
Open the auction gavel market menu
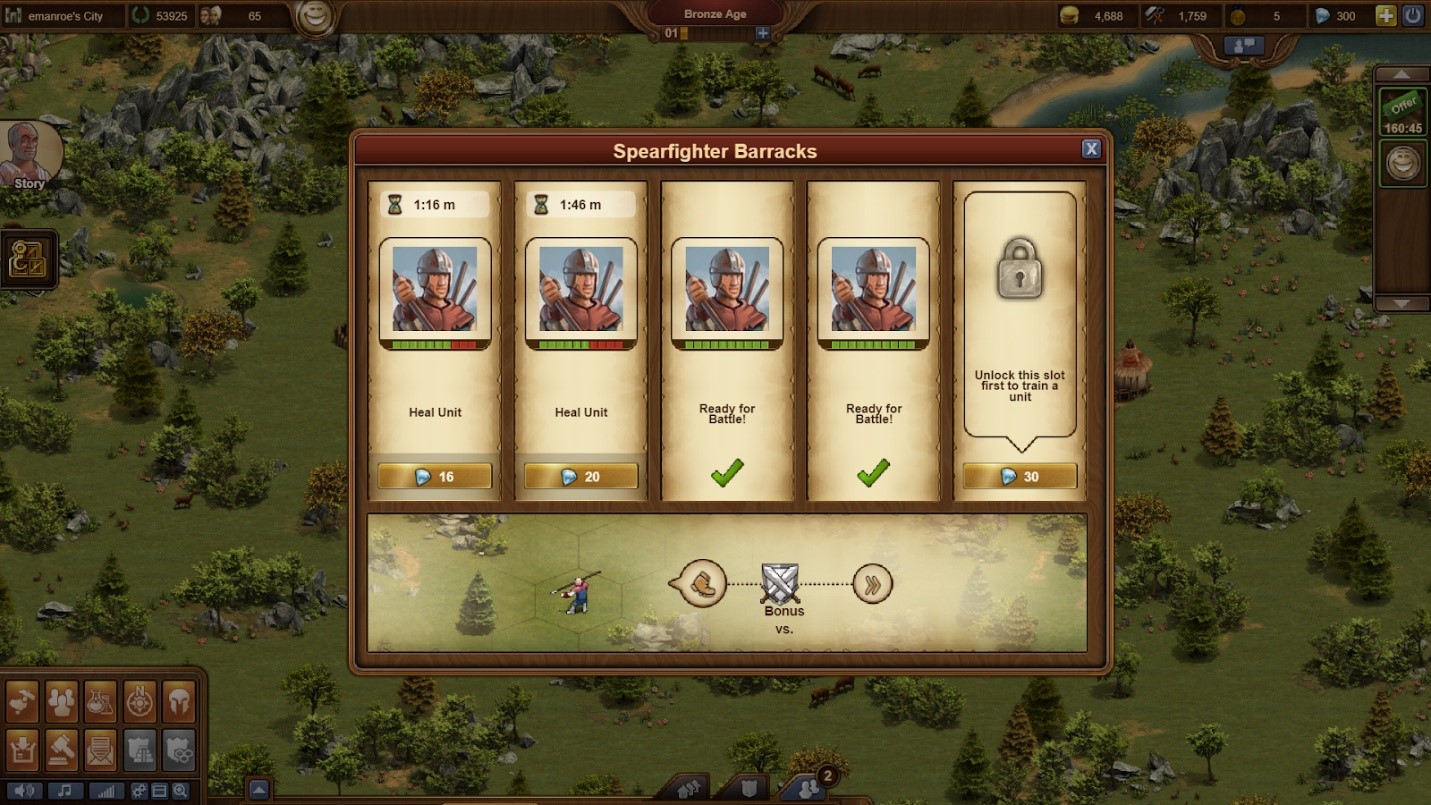click(x=61, y=749)
